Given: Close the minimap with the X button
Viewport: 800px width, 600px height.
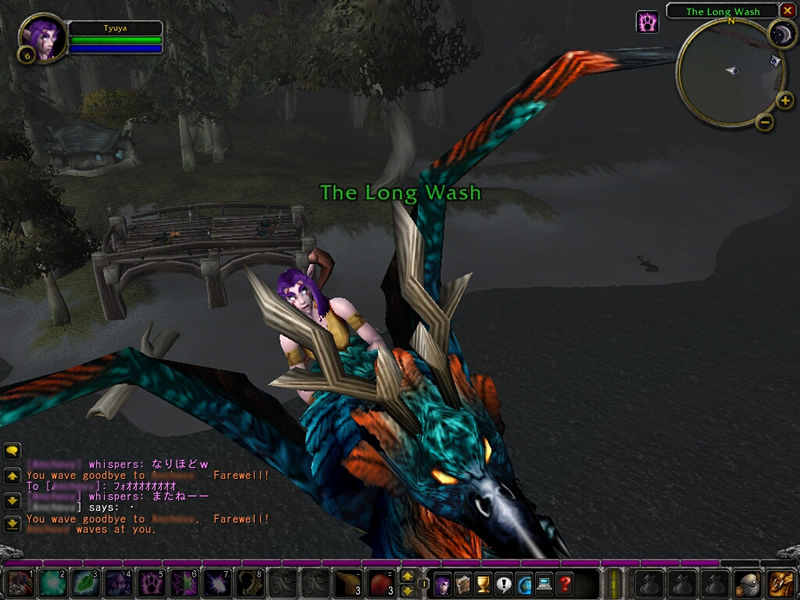Looking at the screenshot, I should click(x=785, y=12).
